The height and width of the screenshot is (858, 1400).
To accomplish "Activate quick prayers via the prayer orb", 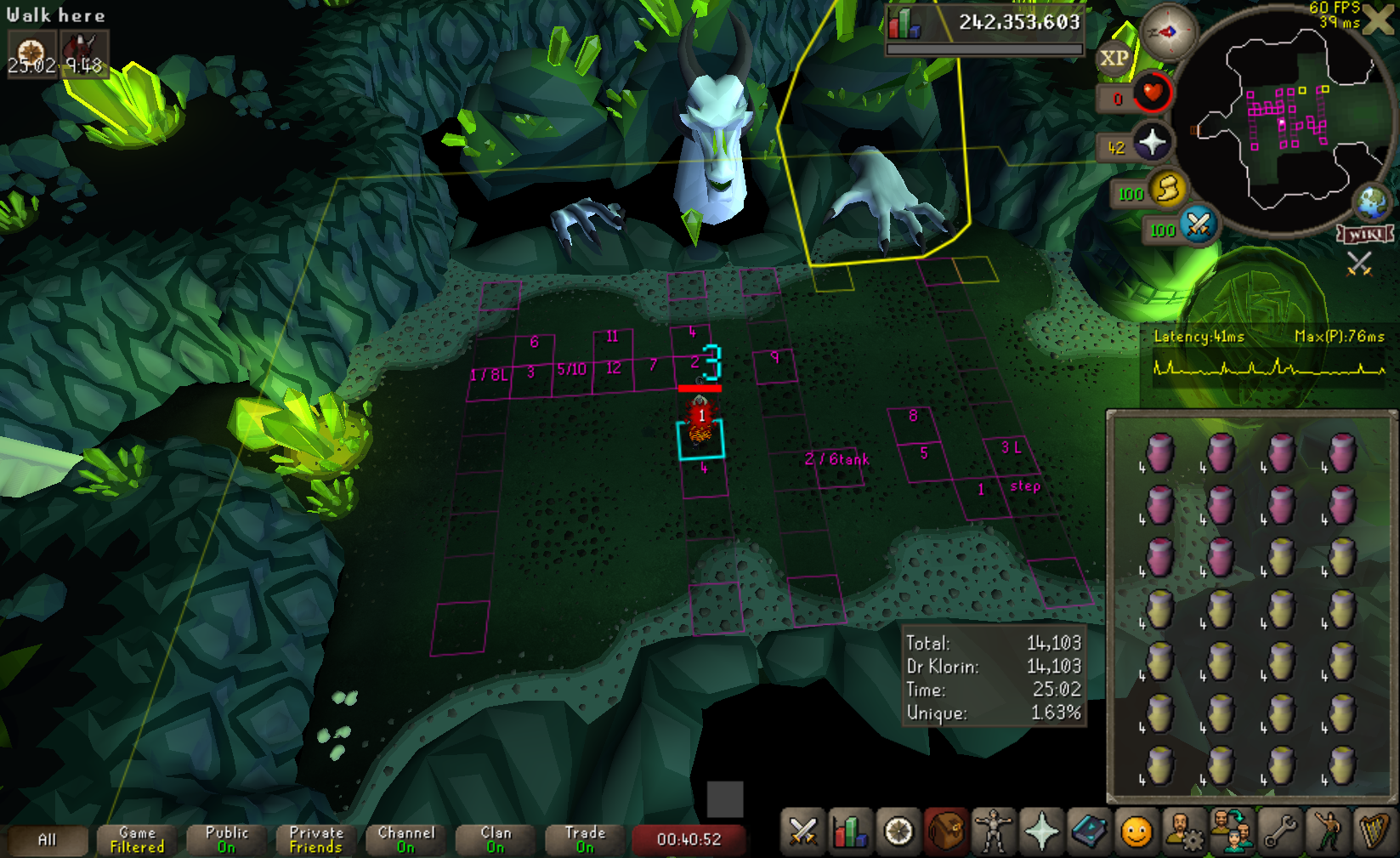I will pyautogui.click(x=1151, y=142).
